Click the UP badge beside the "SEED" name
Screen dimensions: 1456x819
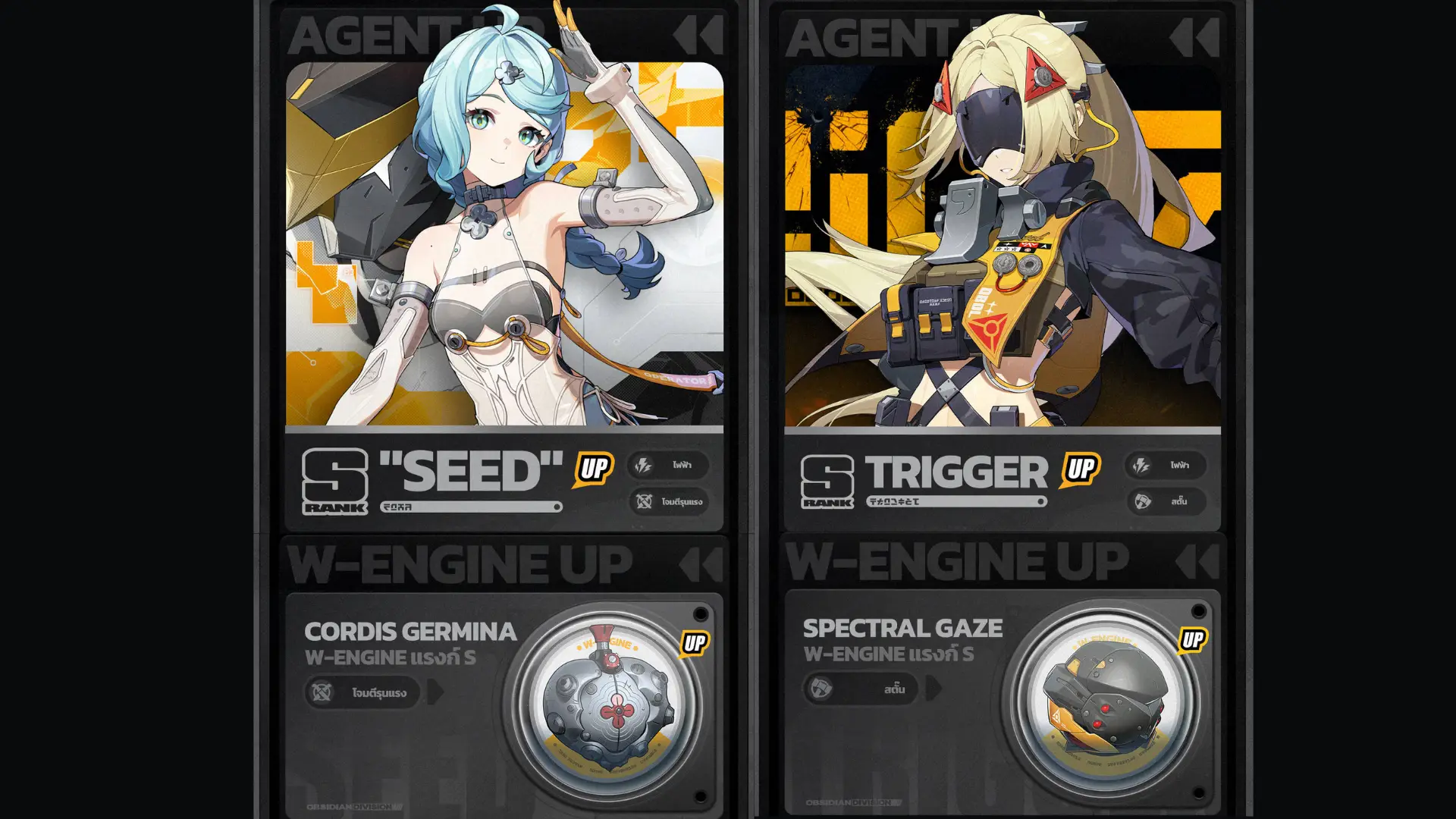point(594,469)
